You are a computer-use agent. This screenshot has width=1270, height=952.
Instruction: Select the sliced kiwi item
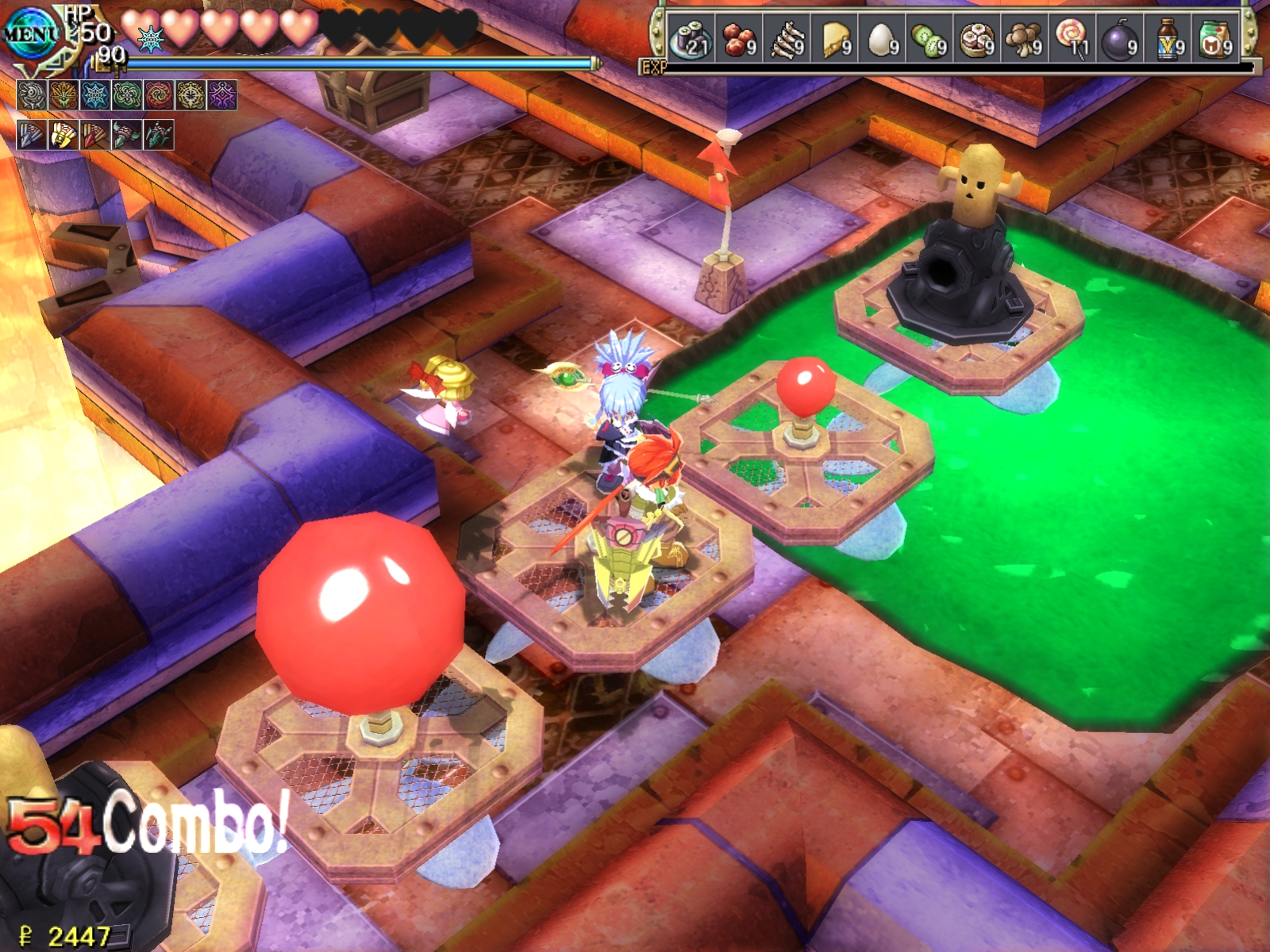click(x=929, y=39)
